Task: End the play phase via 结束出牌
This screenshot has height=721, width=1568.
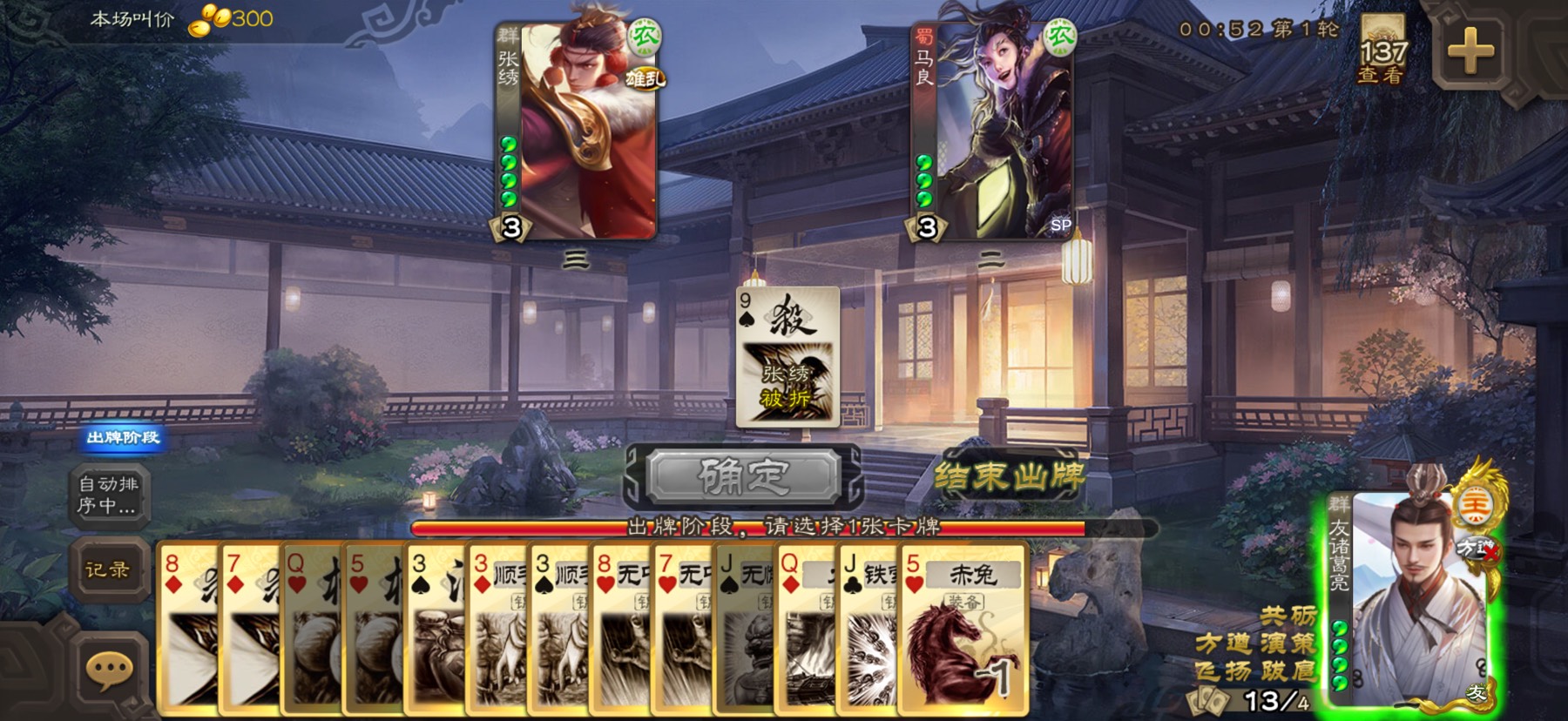Action: (x=1009, y=476)
